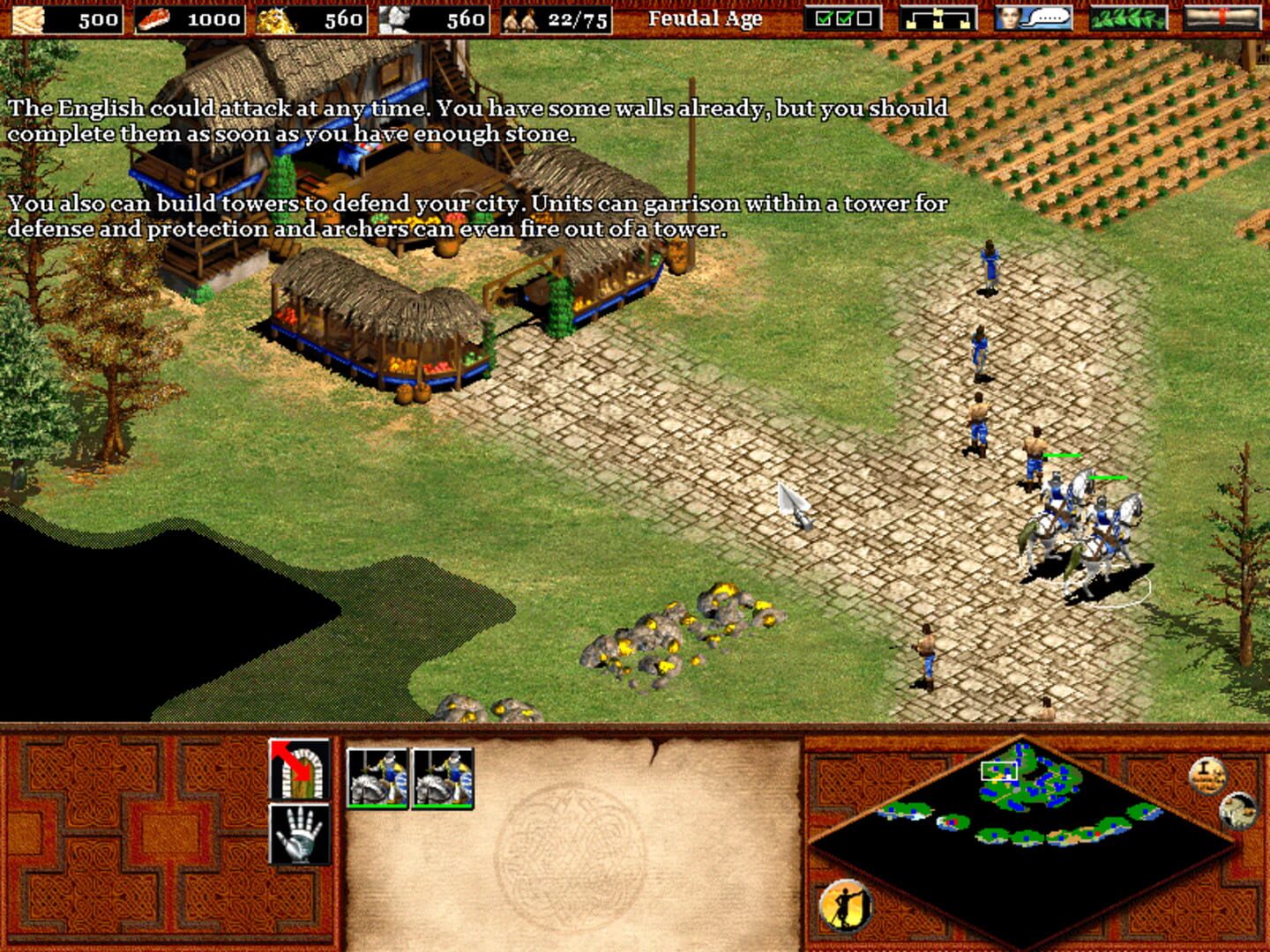1270x952 pixels.
Task: Click the Feudal Age status label
Action: point(705,19)
